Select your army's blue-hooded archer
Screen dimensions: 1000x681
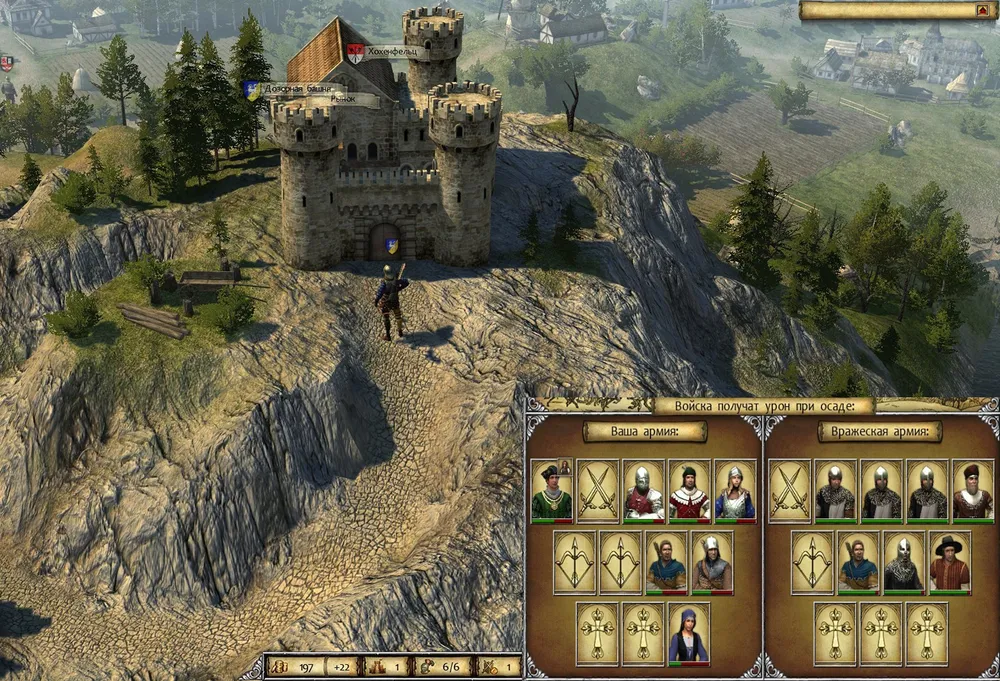pyautogui.click(x=666, y=562)
